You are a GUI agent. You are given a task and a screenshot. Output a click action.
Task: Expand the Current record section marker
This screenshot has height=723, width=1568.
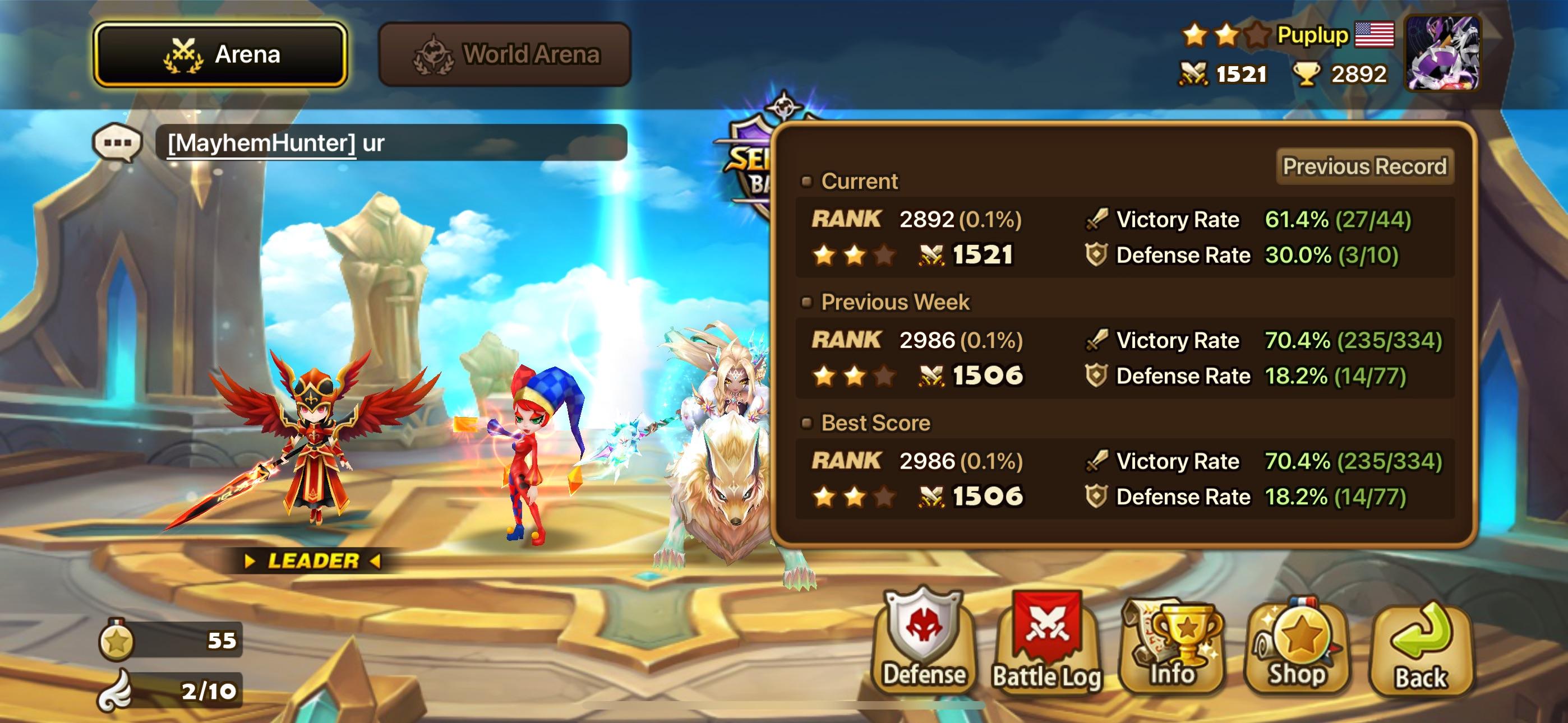807,180
